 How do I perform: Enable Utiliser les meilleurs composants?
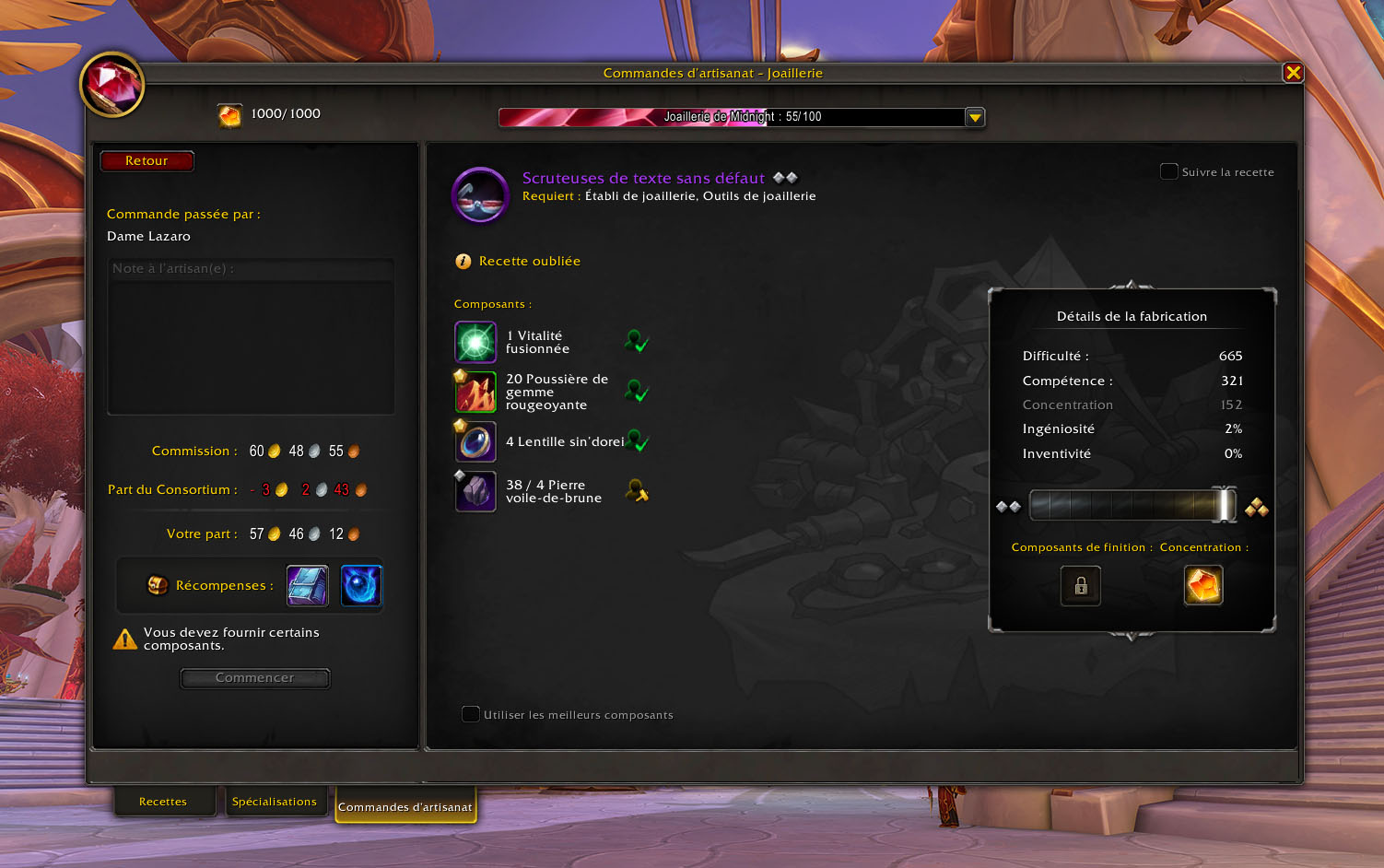tap(471, 714)
